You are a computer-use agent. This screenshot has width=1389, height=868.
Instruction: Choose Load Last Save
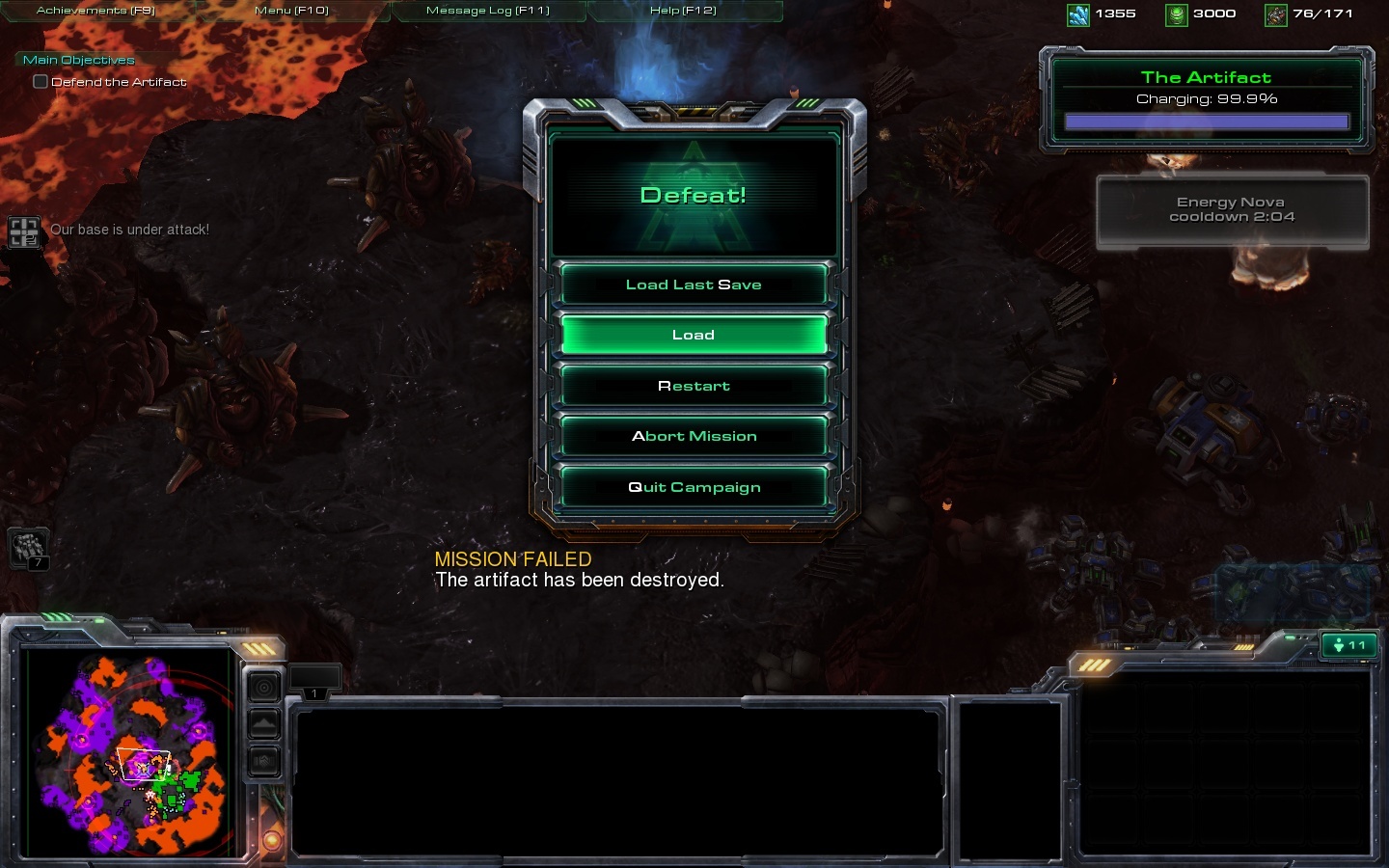[x=694, y=285]
